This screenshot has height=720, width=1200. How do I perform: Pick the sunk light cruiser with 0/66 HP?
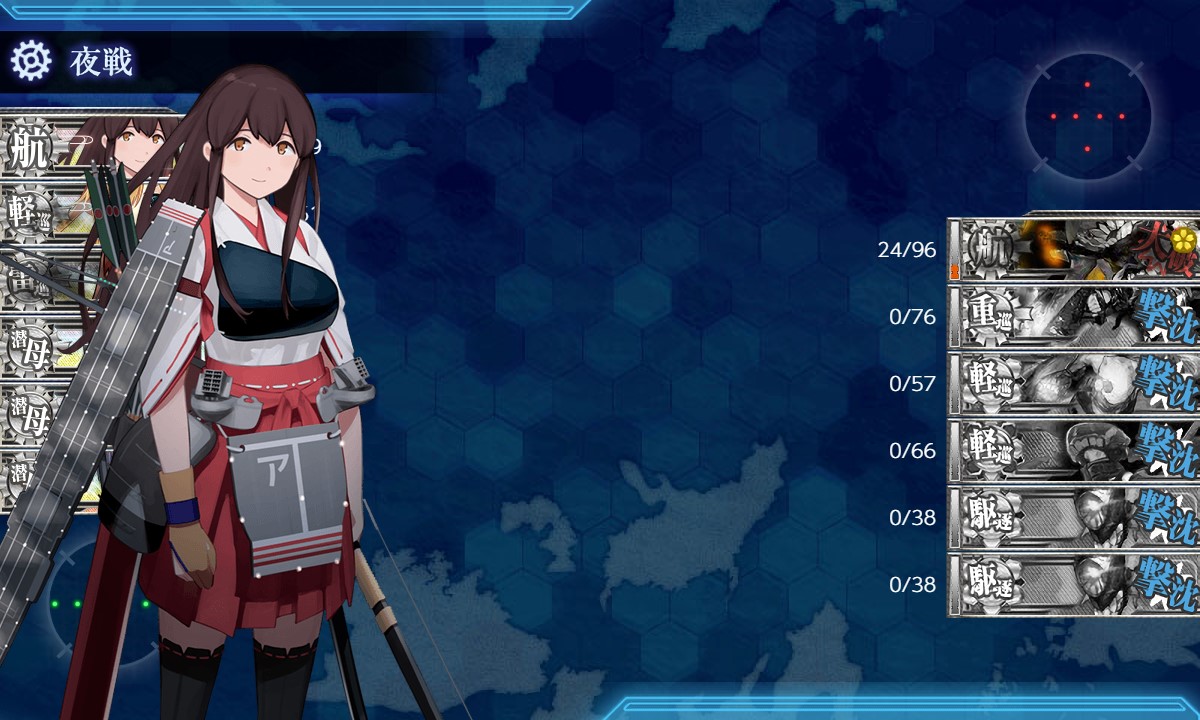coord(1075,450)
